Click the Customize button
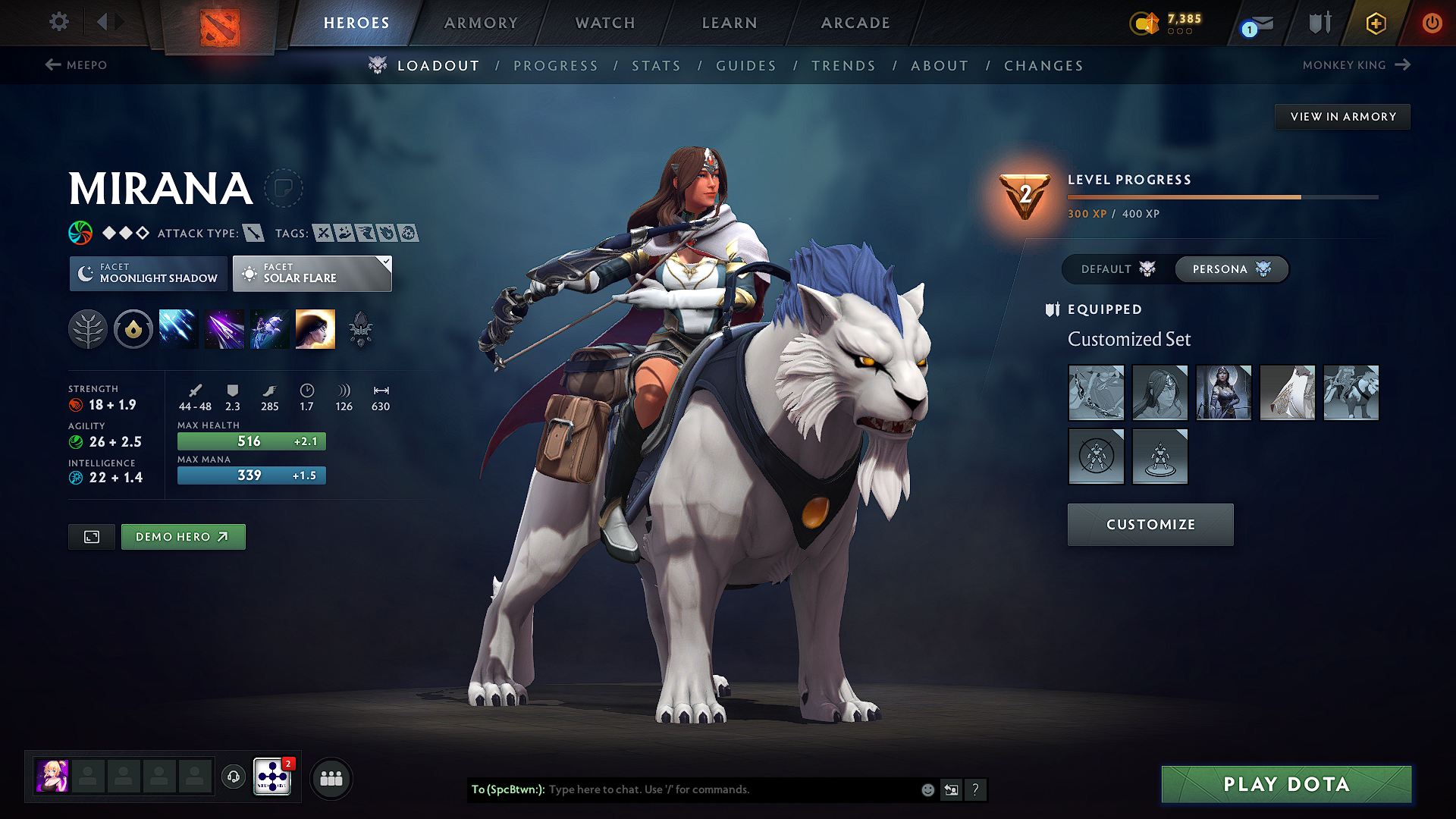The image size is (1456, 819). pos(1150,524)
